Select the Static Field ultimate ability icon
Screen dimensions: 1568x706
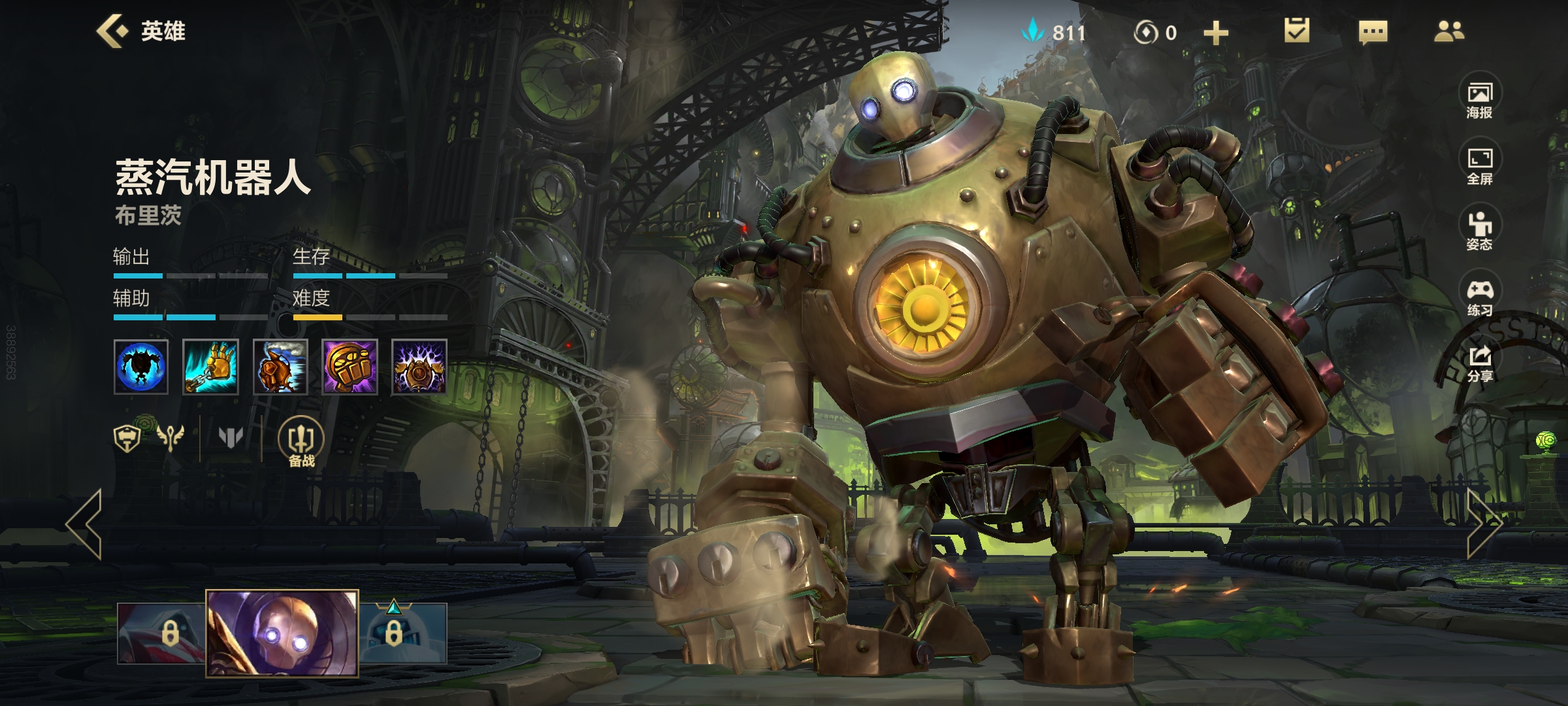[419, 366]
